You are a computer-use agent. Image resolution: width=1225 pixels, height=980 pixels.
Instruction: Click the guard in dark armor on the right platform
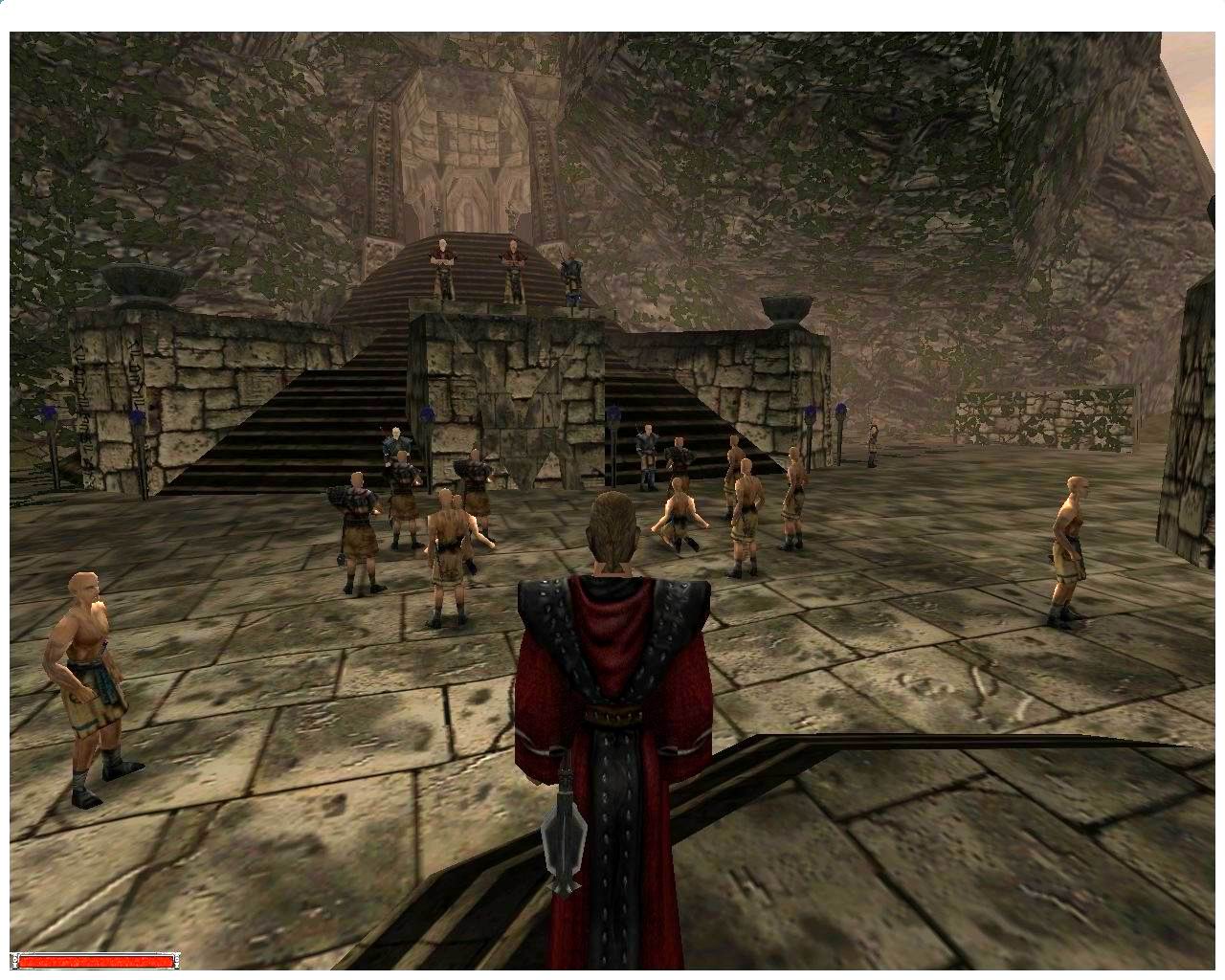(646, 450)
